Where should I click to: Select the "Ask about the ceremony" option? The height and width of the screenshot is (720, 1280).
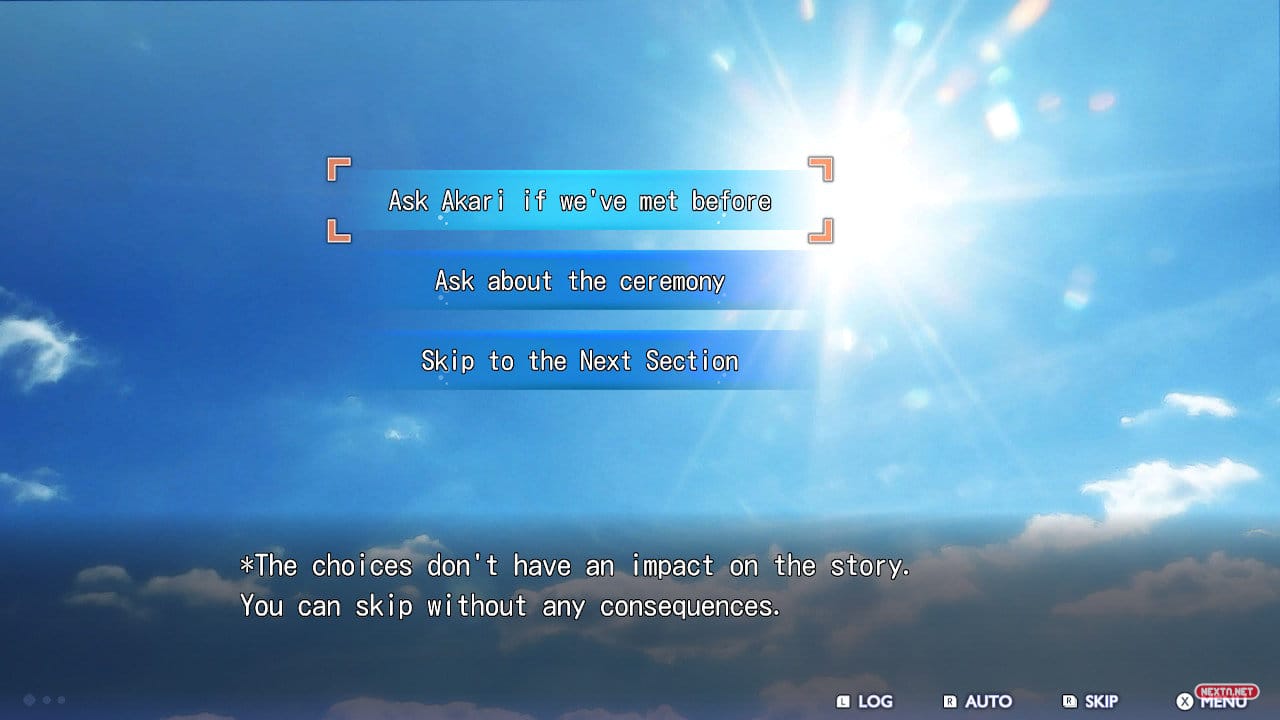pyautogui.click(x=580, y=281)
